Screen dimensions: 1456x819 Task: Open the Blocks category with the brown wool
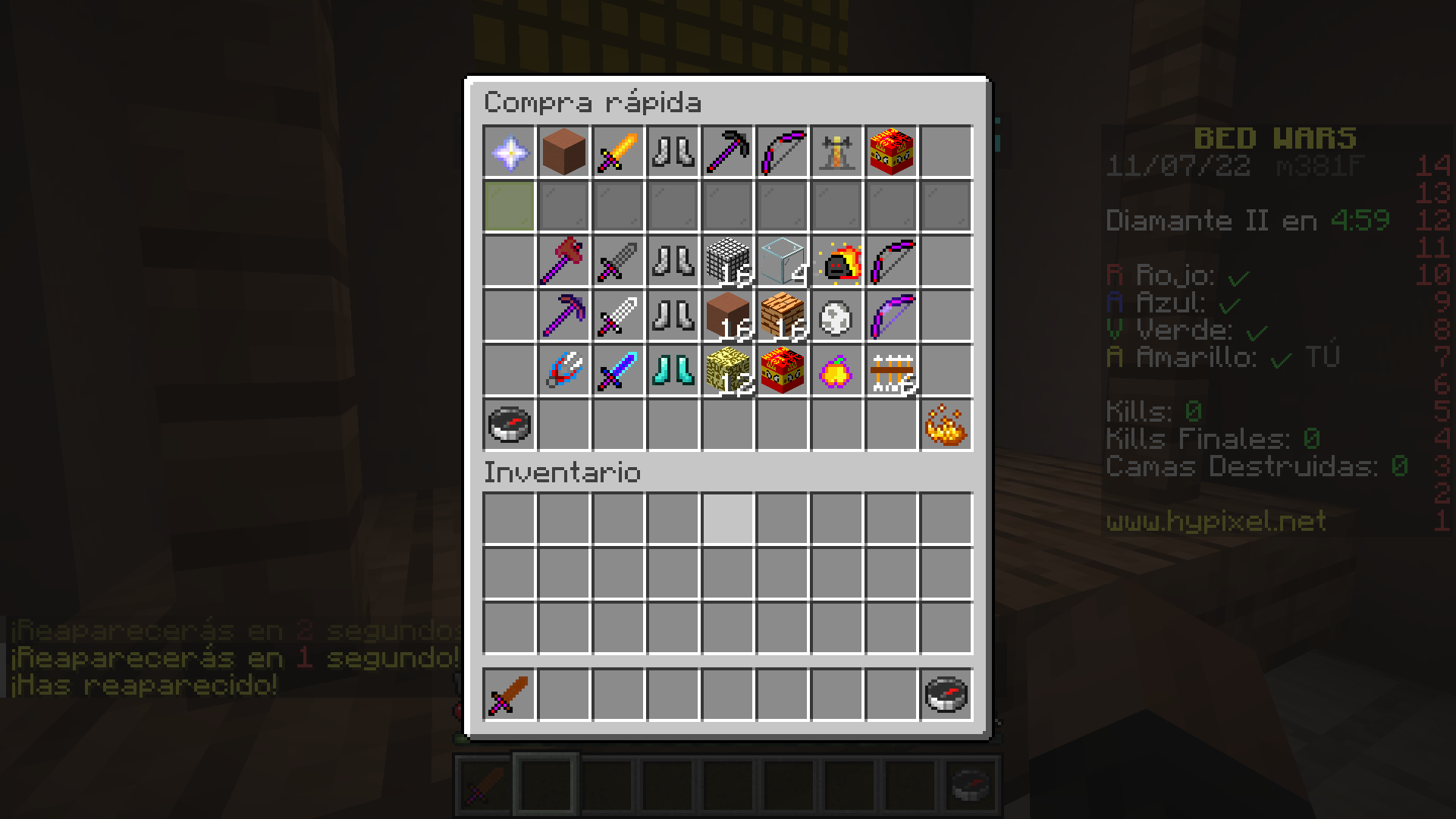click(564, 152)
